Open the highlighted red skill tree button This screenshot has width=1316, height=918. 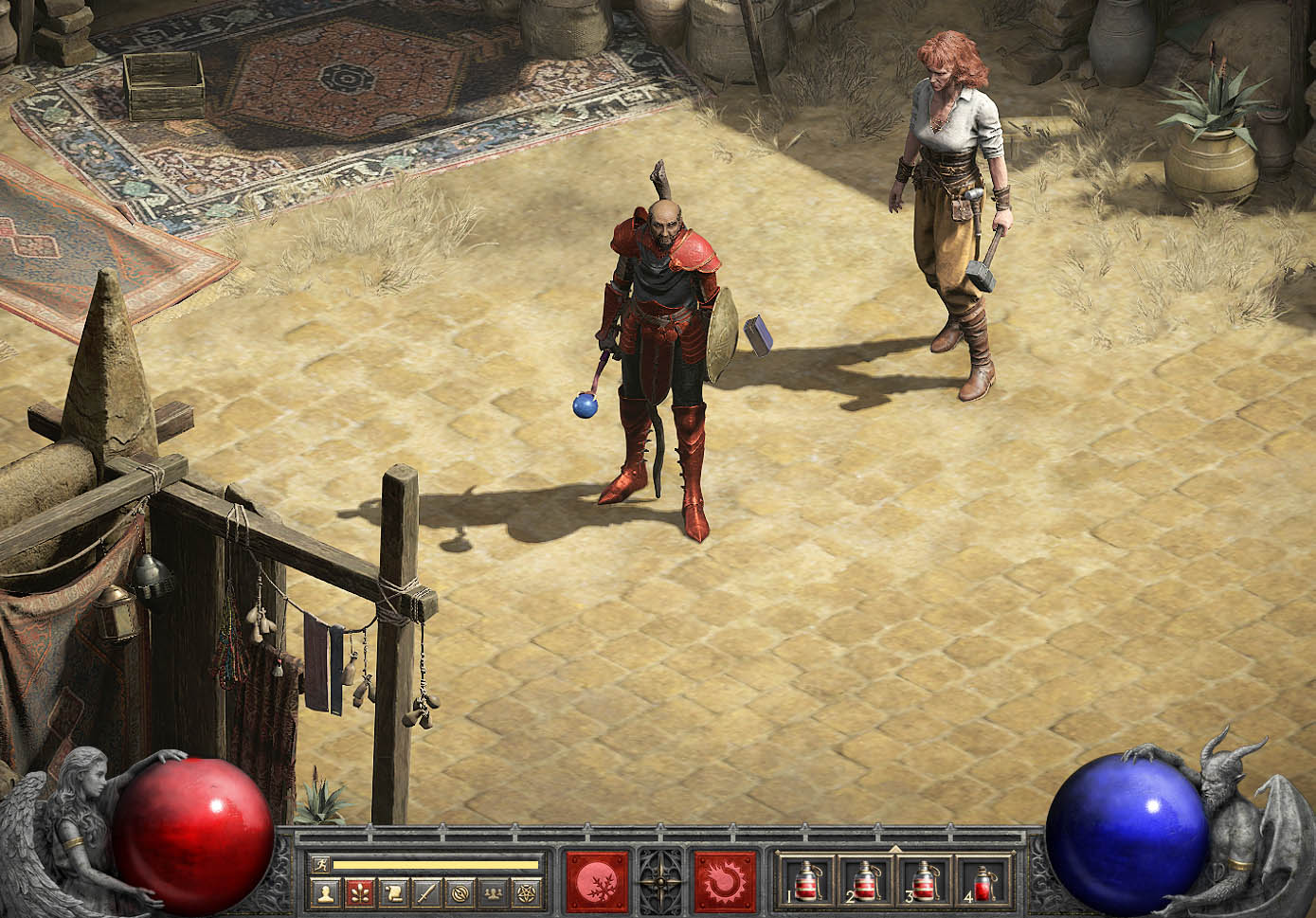click(359, 892)
